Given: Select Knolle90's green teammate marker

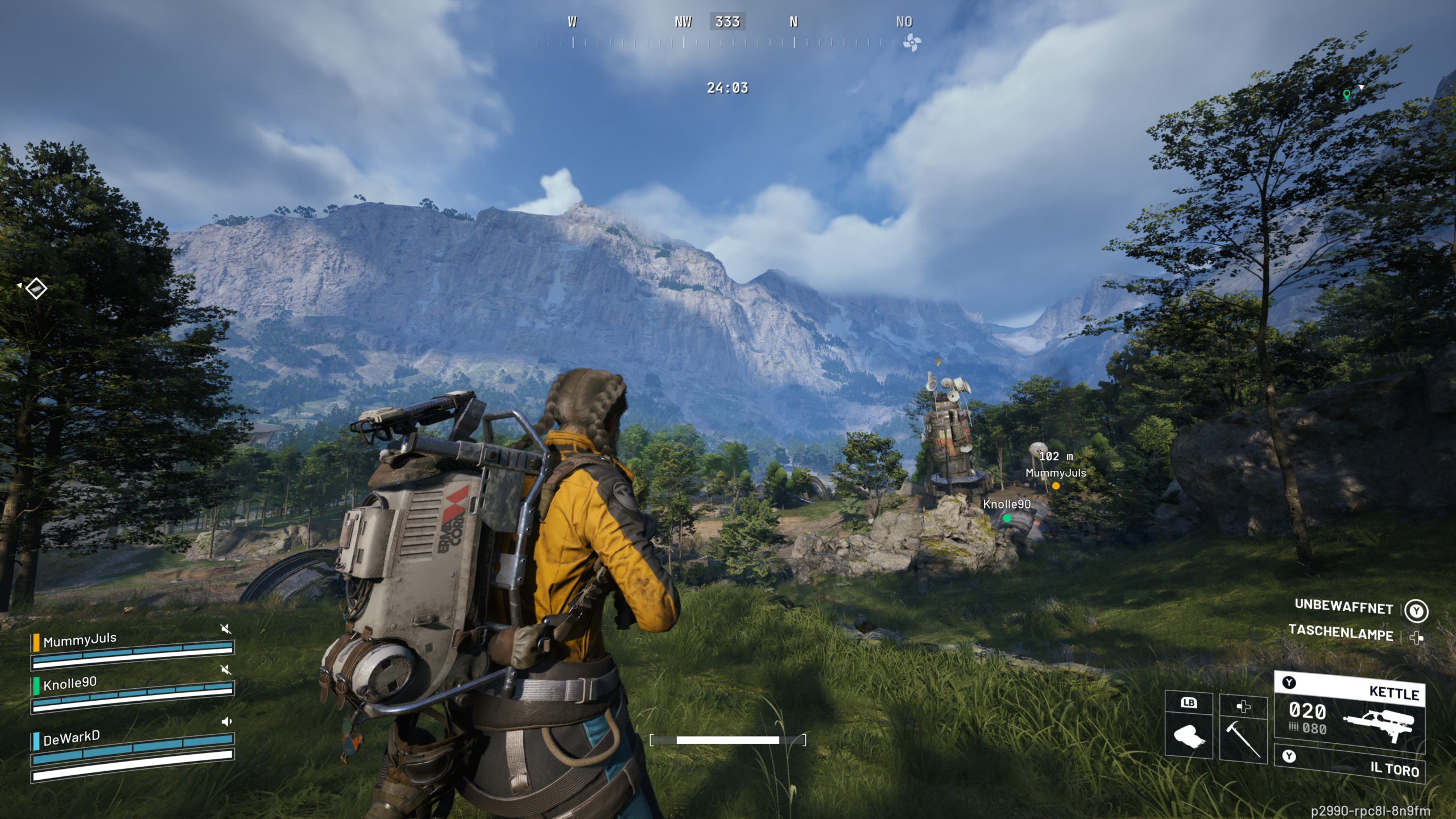Looking at the screenshot, I should coord(1007,518).
